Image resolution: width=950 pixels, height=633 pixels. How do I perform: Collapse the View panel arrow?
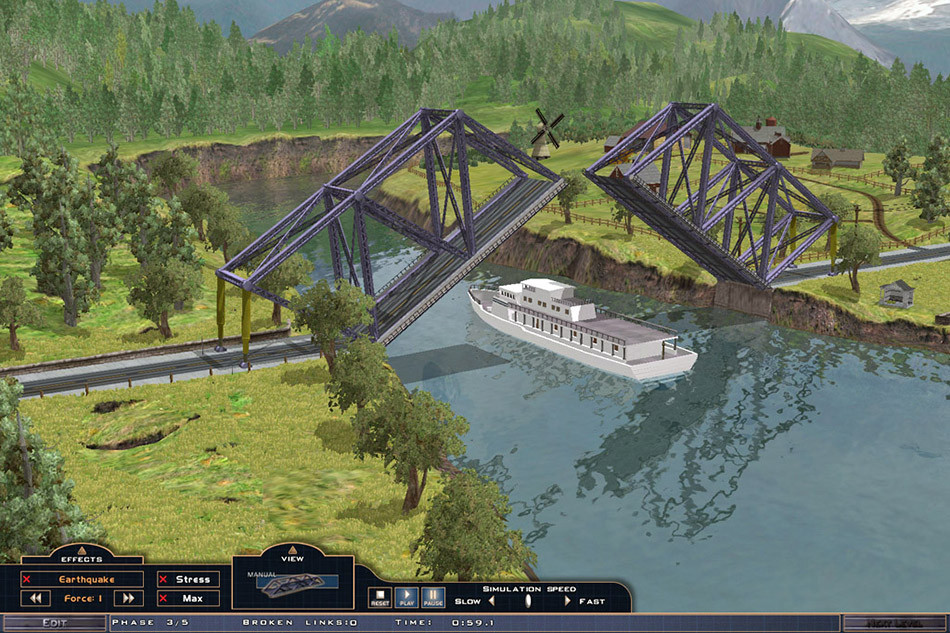[293, 548]
